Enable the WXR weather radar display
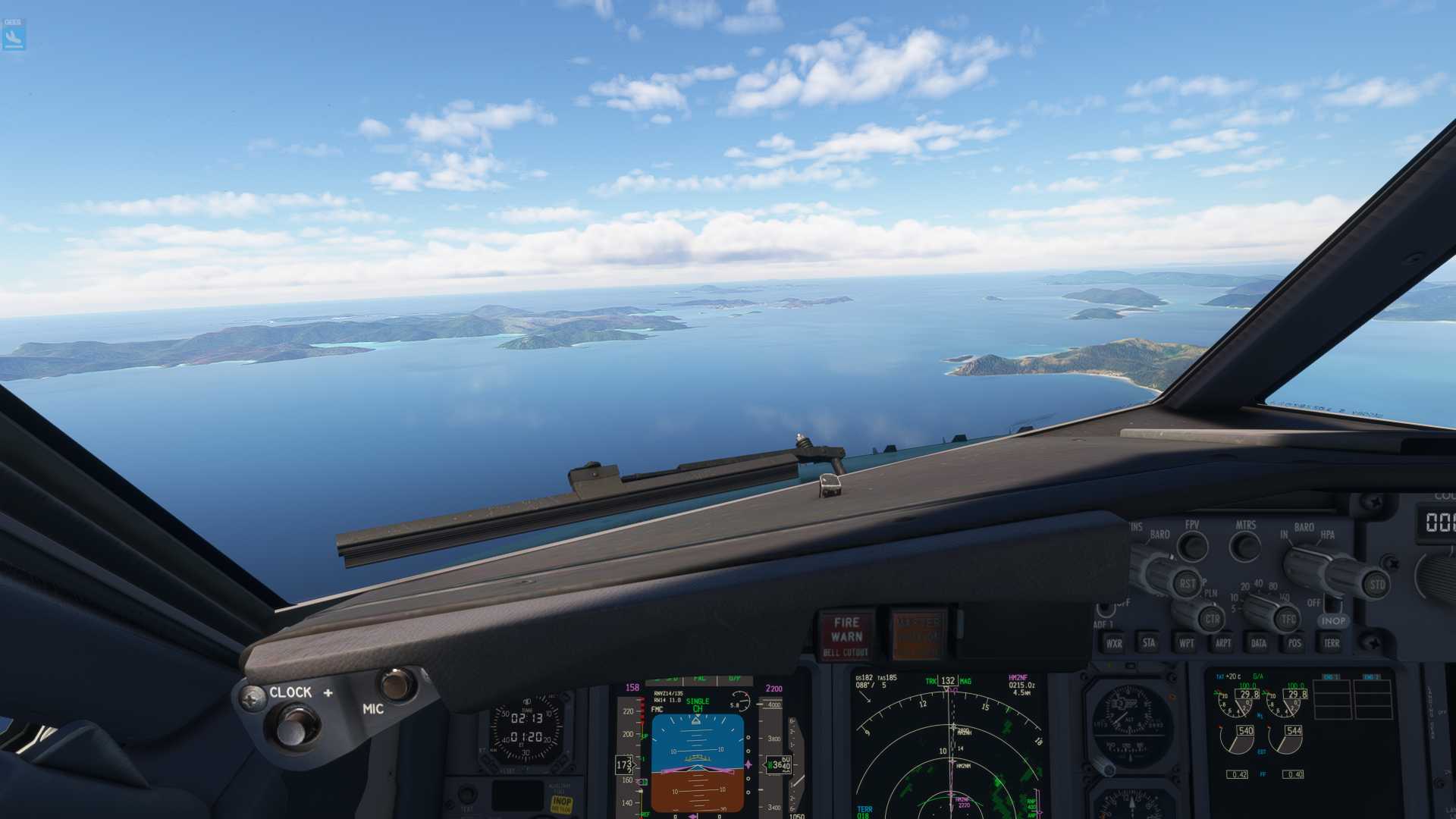Screen dimensions: 1456x819 [1113, 644]
